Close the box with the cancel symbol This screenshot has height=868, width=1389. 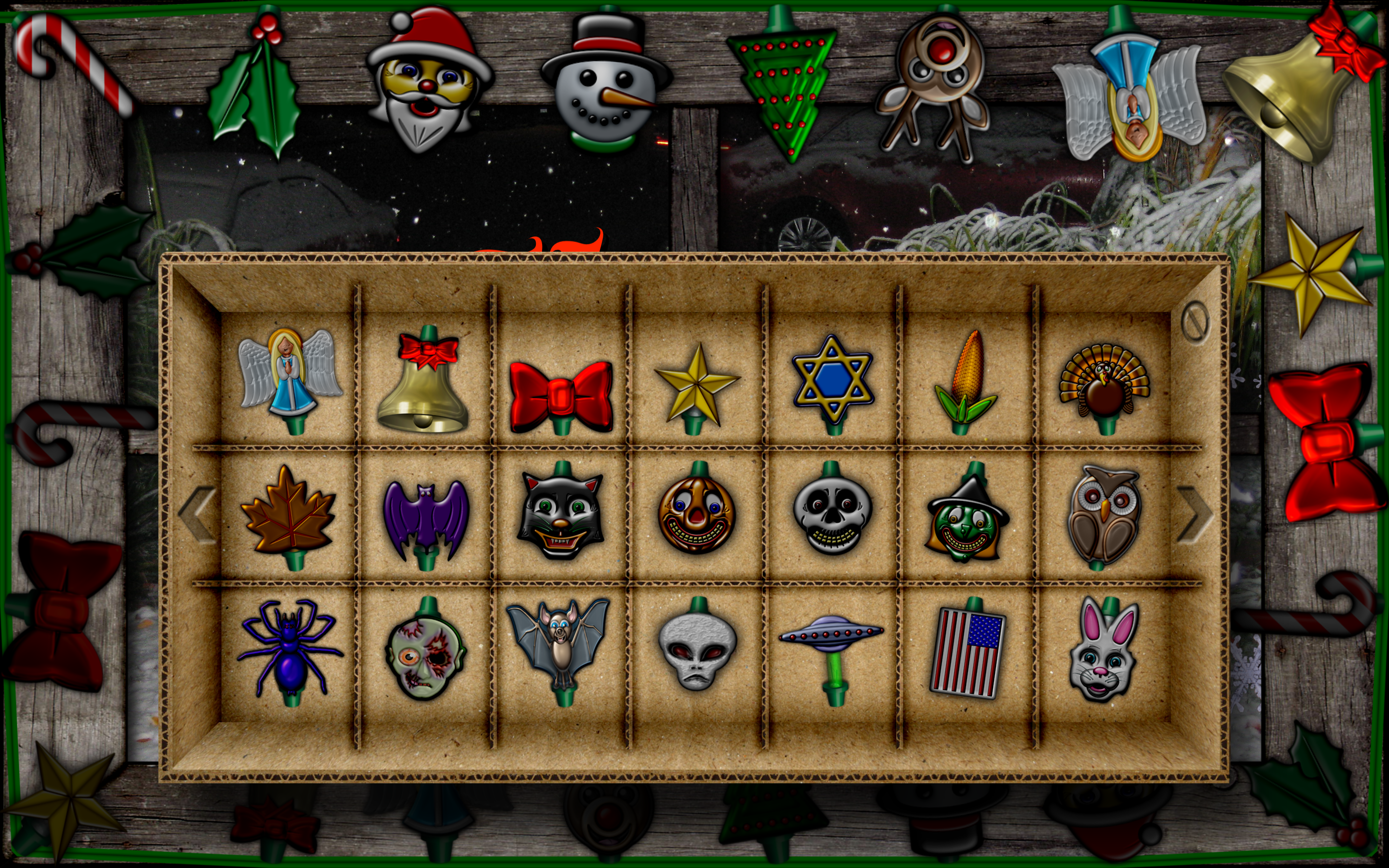(1195, 323)
